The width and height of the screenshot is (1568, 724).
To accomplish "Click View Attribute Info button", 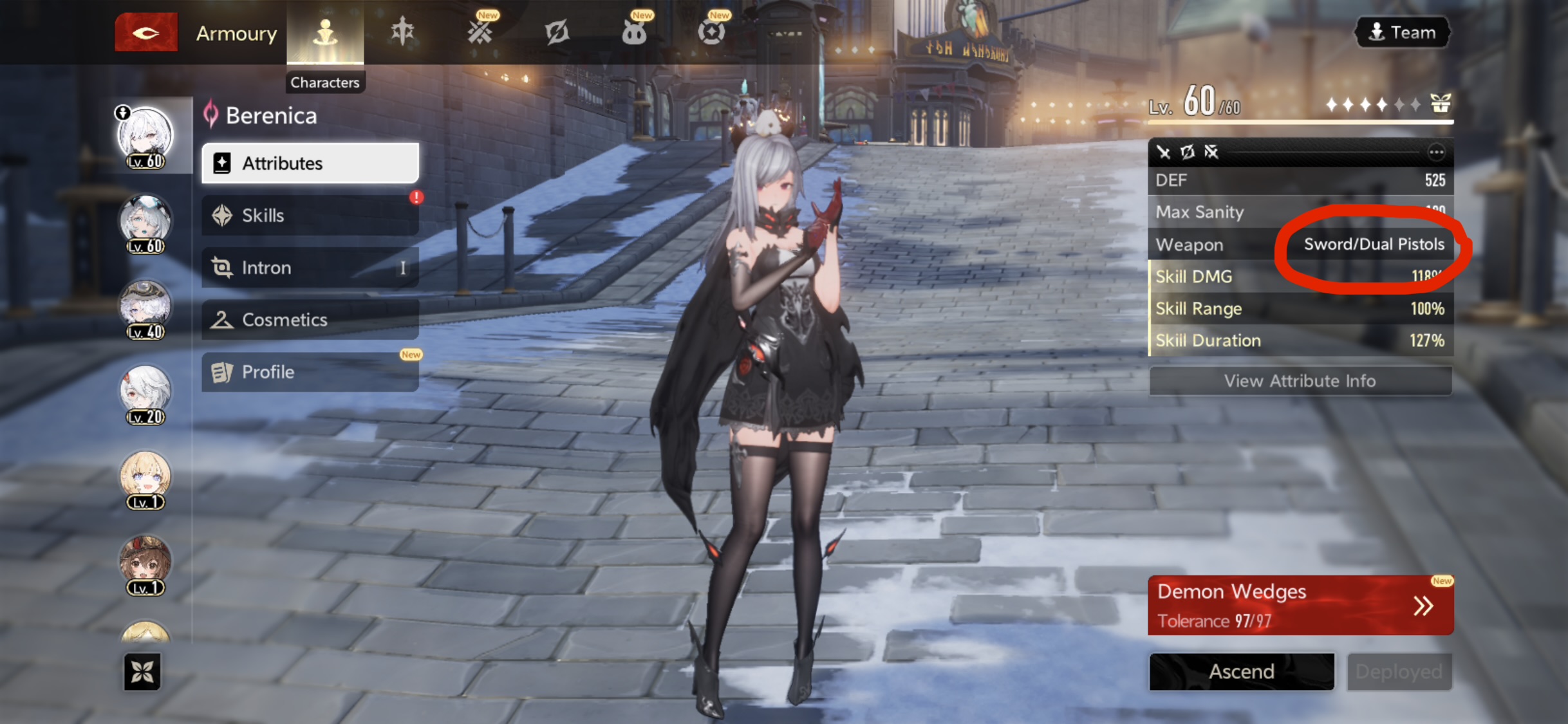I will click(1300, 381).
